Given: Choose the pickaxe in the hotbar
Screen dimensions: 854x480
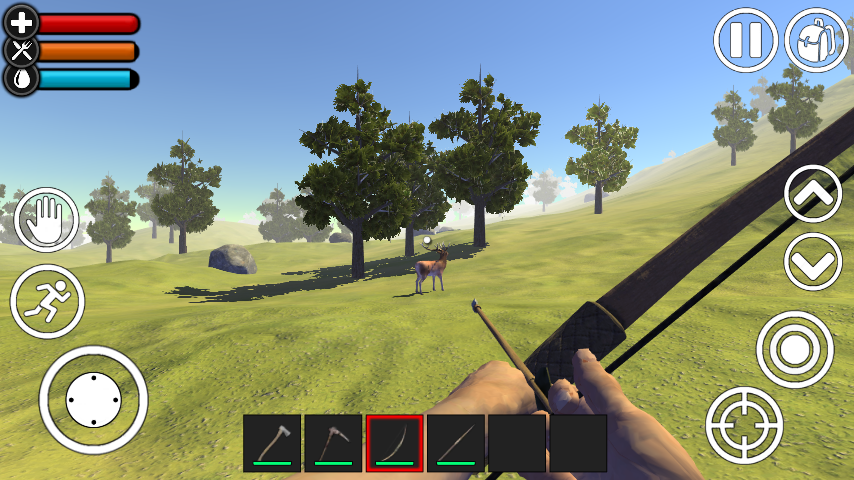Looking at the screenshot, I should pyautogui.click(x=333, y=443).
